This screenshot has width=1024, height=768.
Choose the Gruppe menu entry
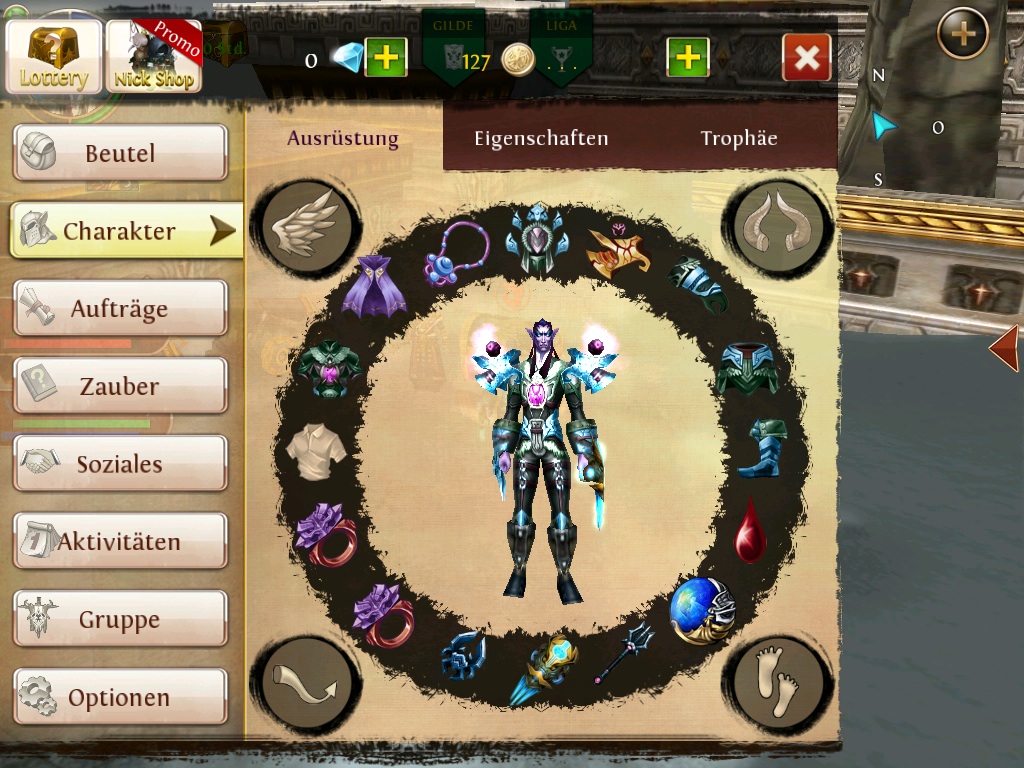pyautogui.click(x=120, y=619)
